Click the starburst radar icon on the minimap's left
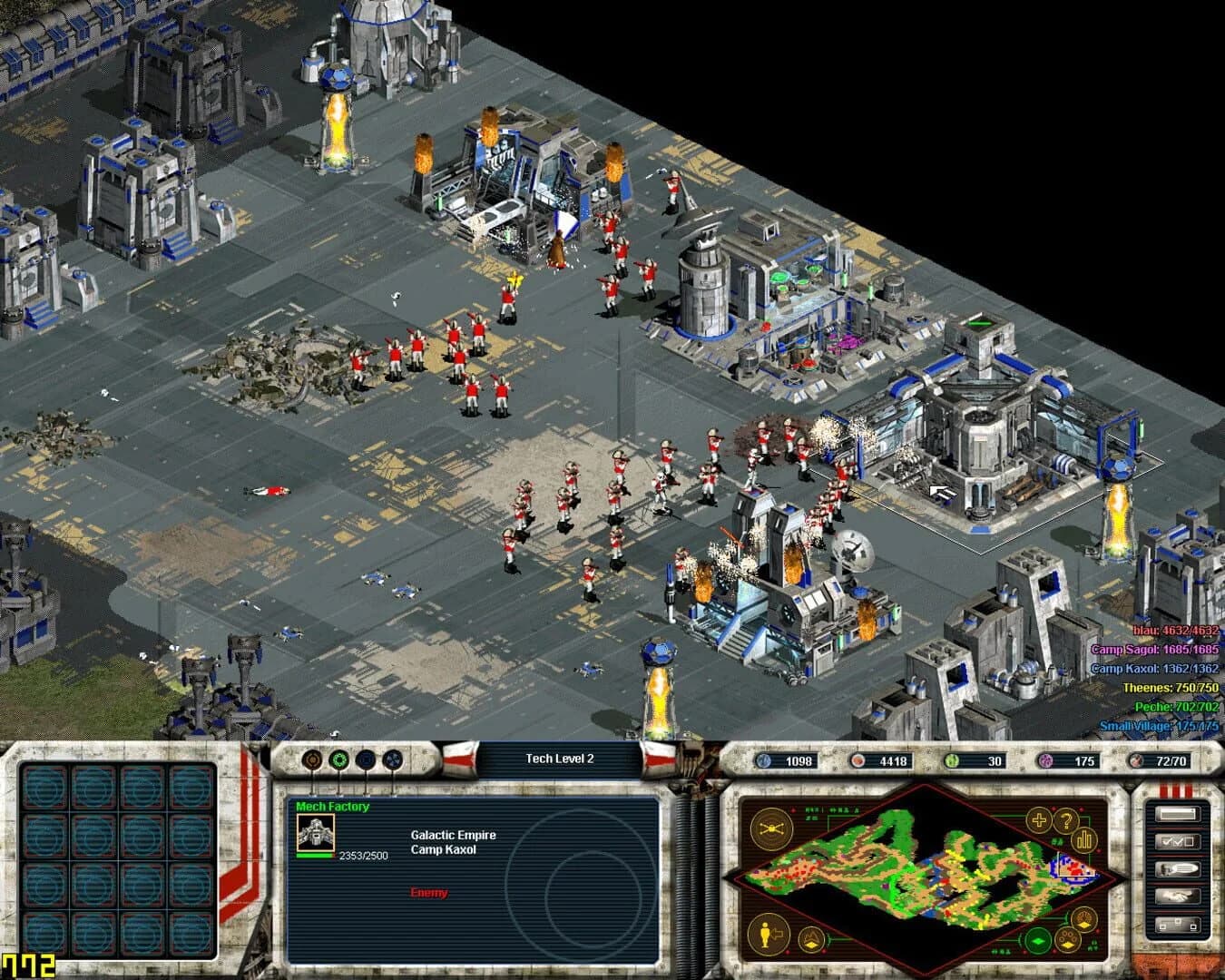The image size is (1225, 980). [769, 828]
